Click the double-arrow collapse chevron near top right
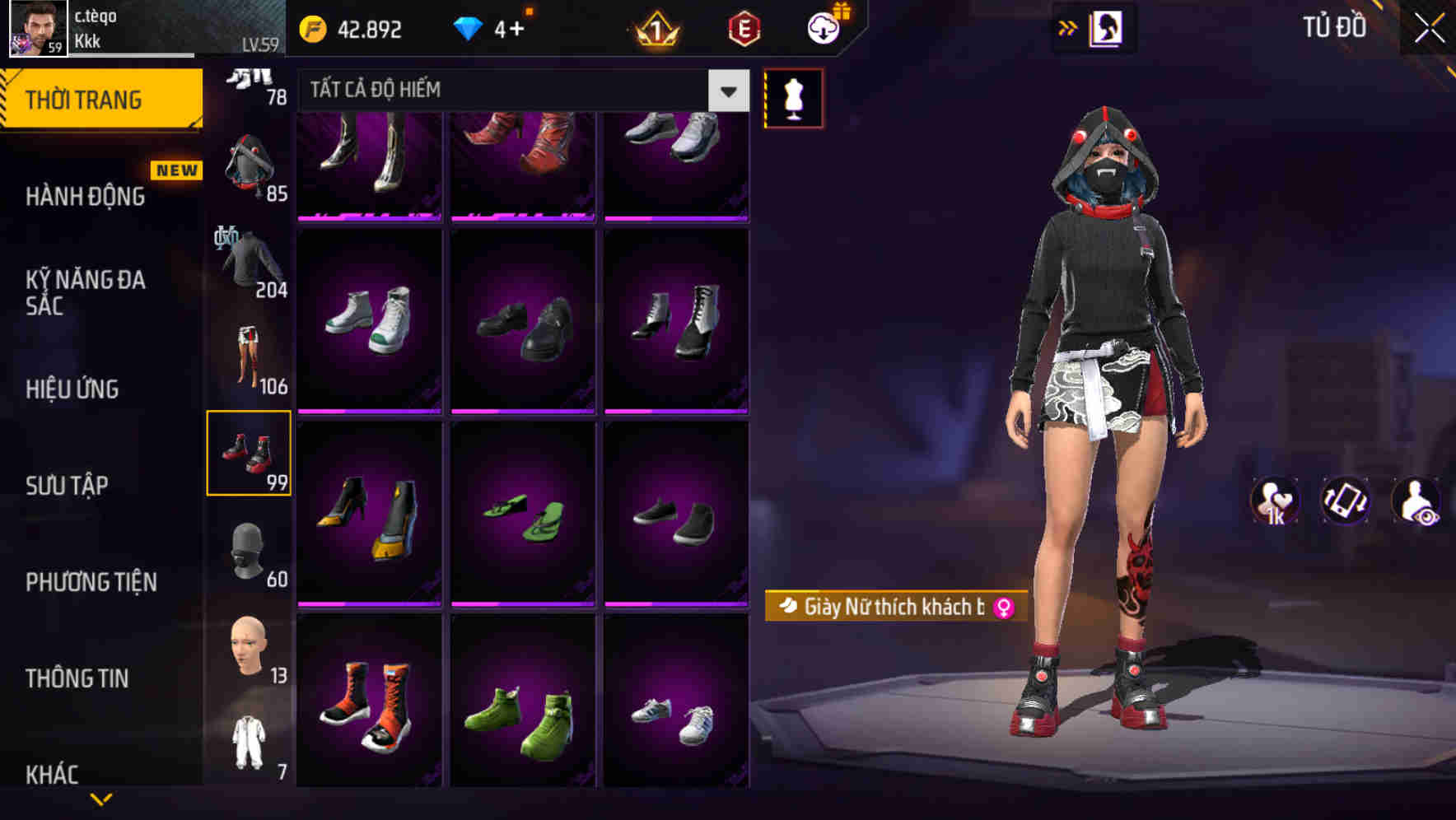1456x820 pixels. point(1068,26)
